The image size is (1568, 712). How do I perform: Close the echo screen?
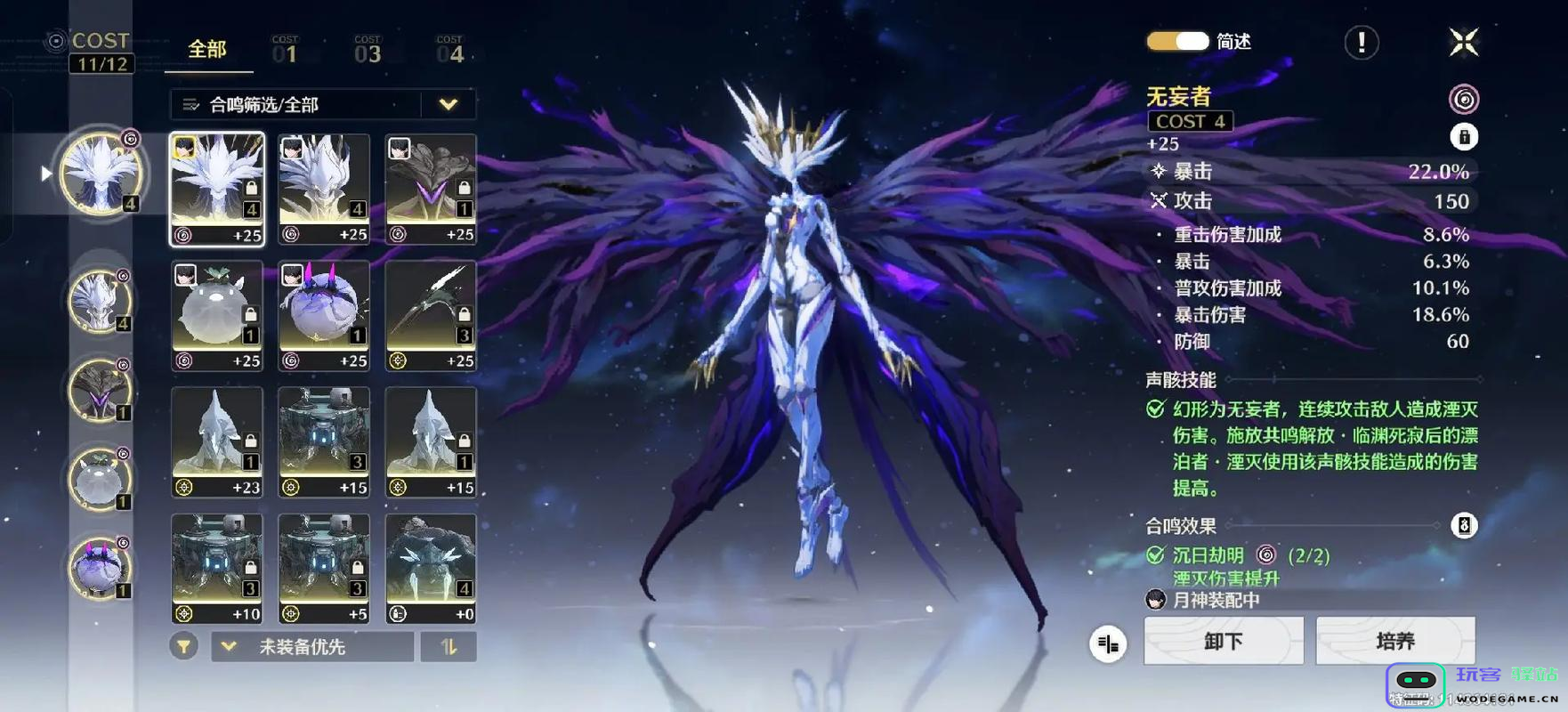click(x=1463, y=42)
